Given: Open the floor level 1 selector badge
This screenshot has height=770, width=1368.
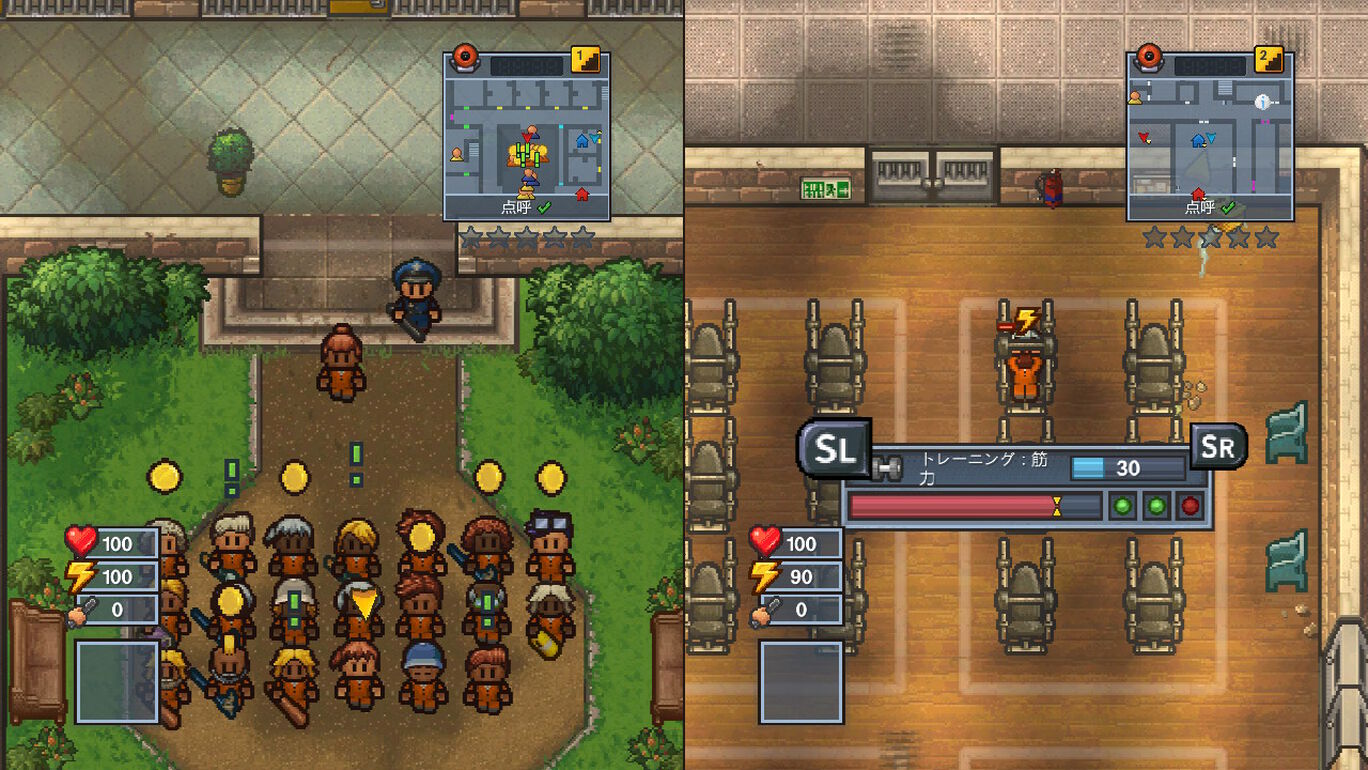Looking at the screenshot, I should point(584,59).
